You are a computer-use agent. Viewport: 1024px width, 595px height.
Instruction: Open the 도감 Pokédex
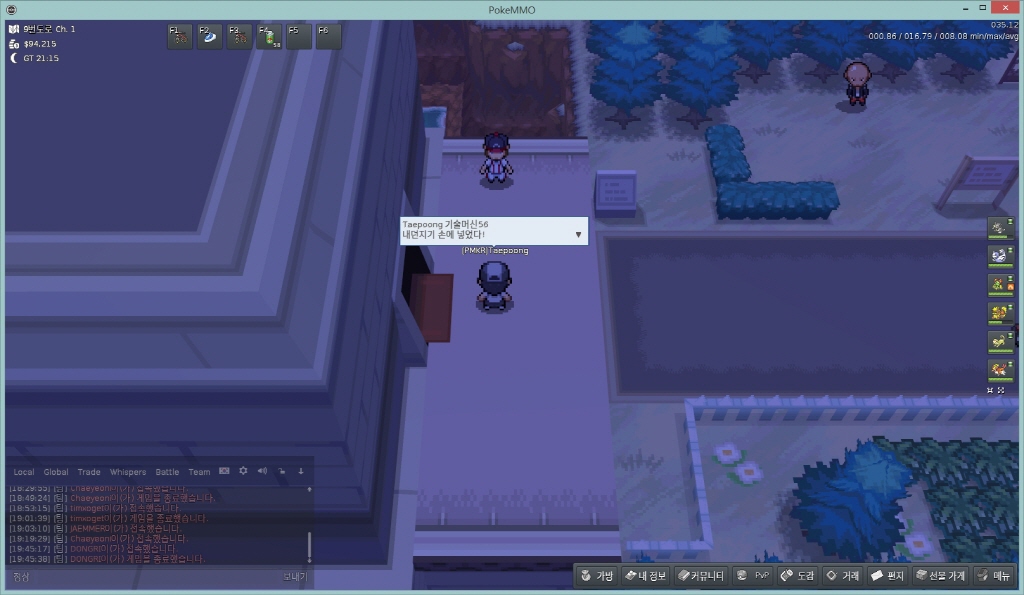(798, 576)
